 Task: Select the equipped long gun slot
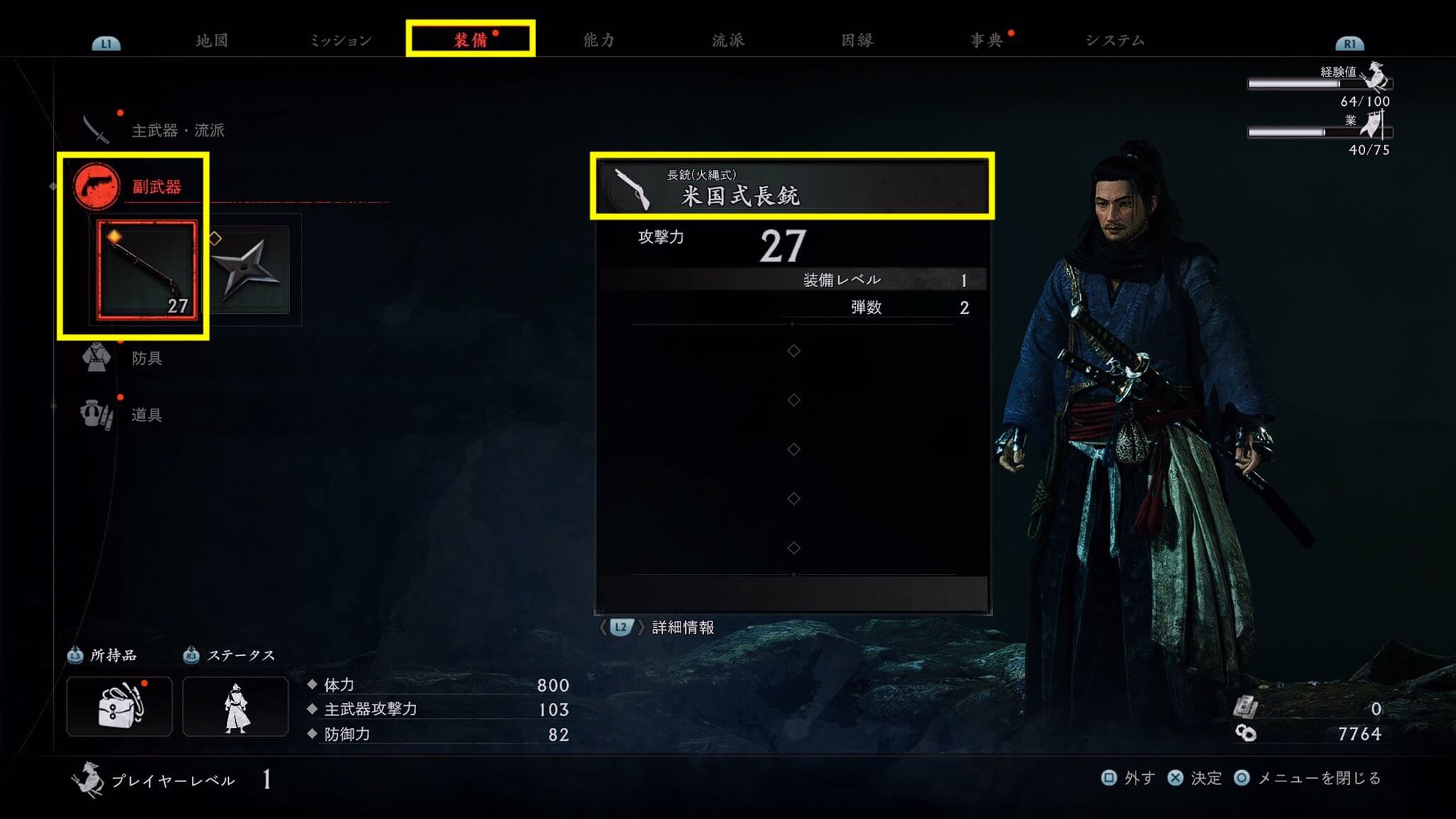(x=147, y=270)
